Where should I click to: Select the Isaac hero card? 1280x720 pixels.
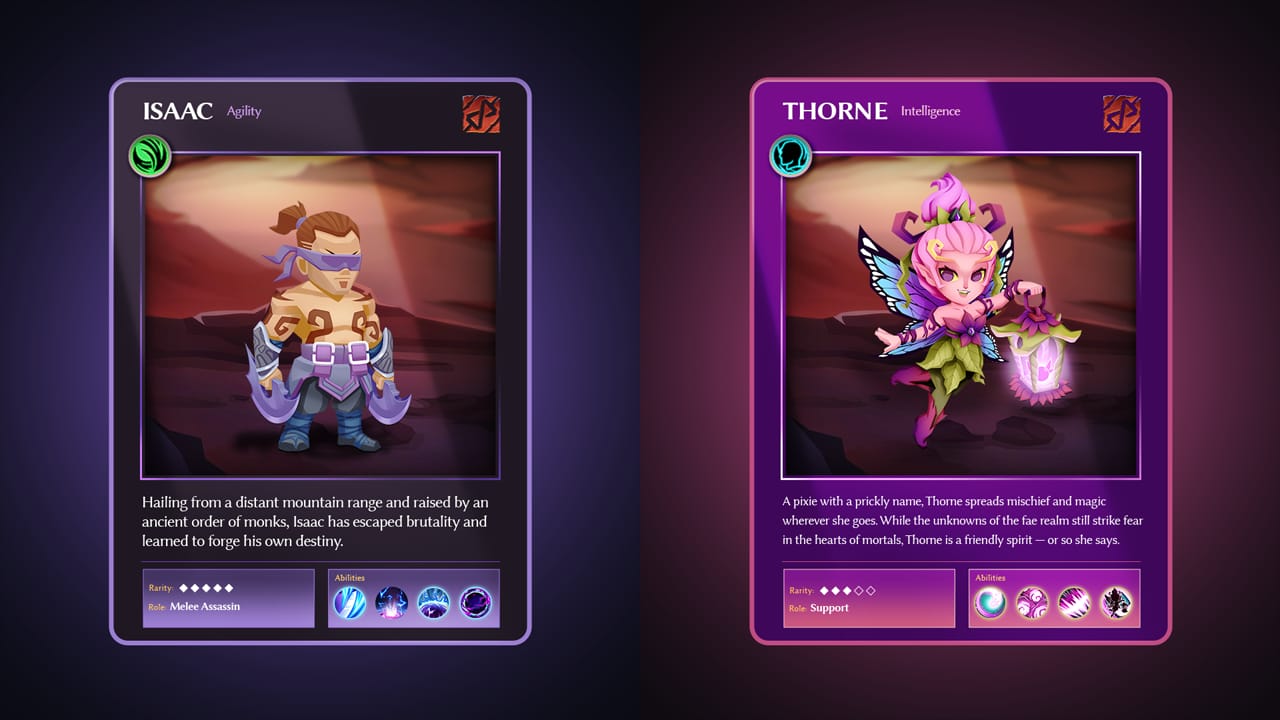[x=320, y=360]
